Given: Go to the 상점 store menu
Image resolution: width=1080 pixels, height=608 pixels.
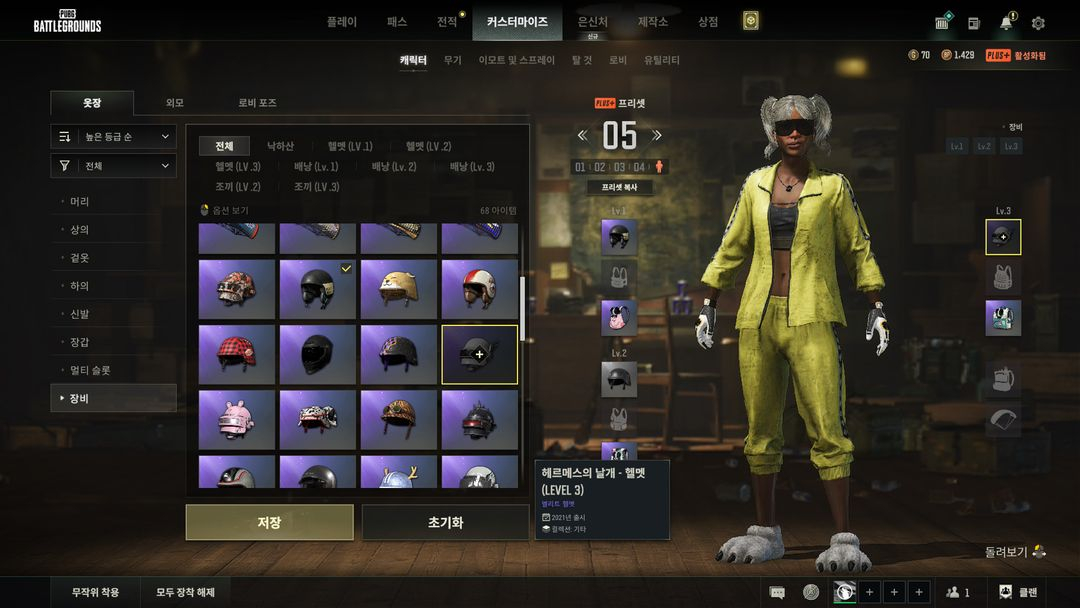Looking at the screenshot, I should tap(708, 21).
